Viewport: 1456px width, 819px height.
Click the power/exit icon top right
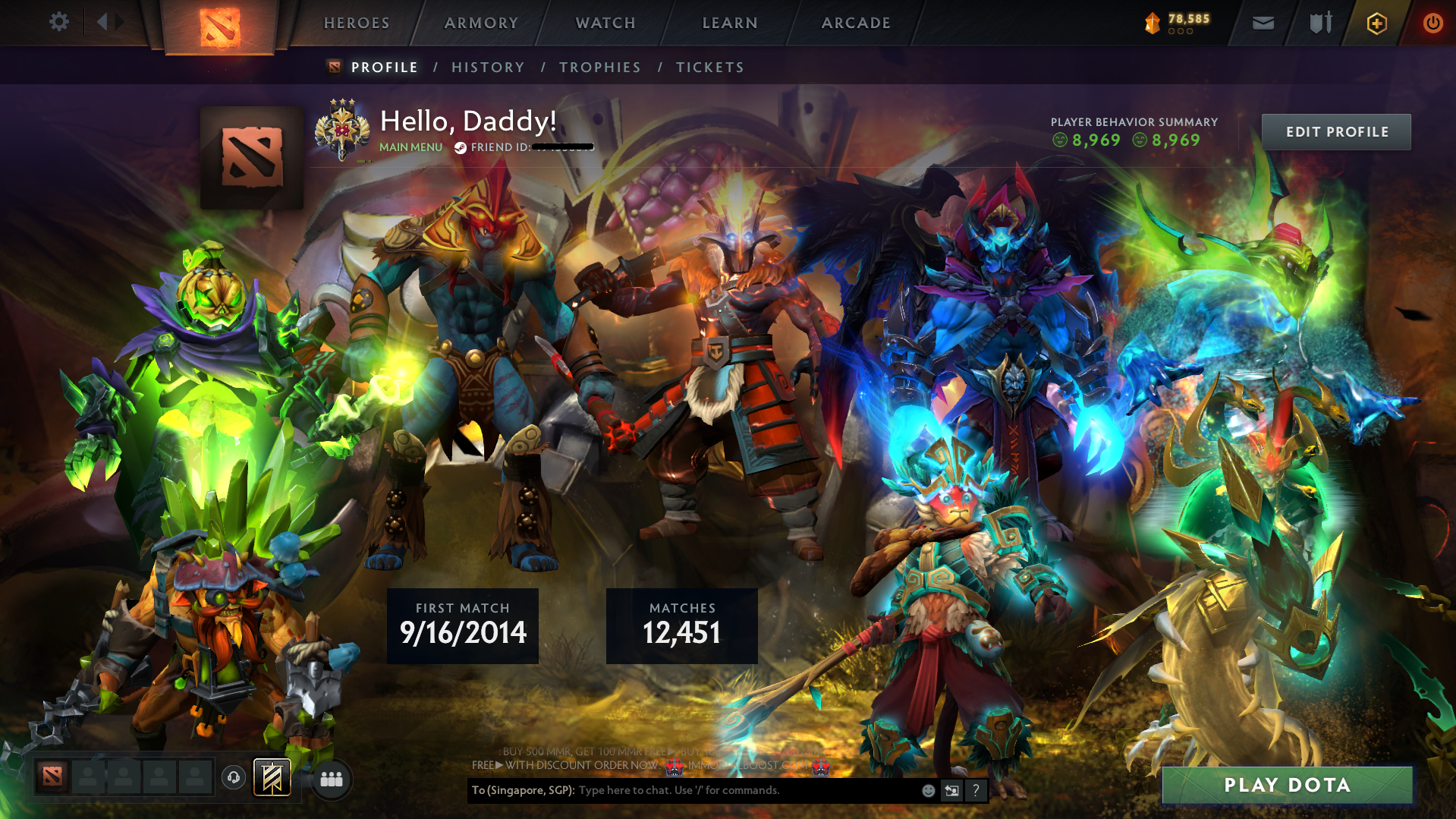[x=1432, y=23]
